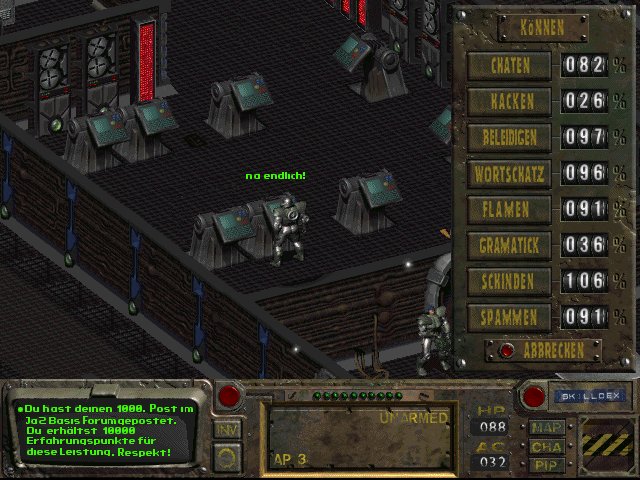Open the PIP-Boy with PIP button
The width and height of the screenshot is (640, 480).
click(547, 465)
